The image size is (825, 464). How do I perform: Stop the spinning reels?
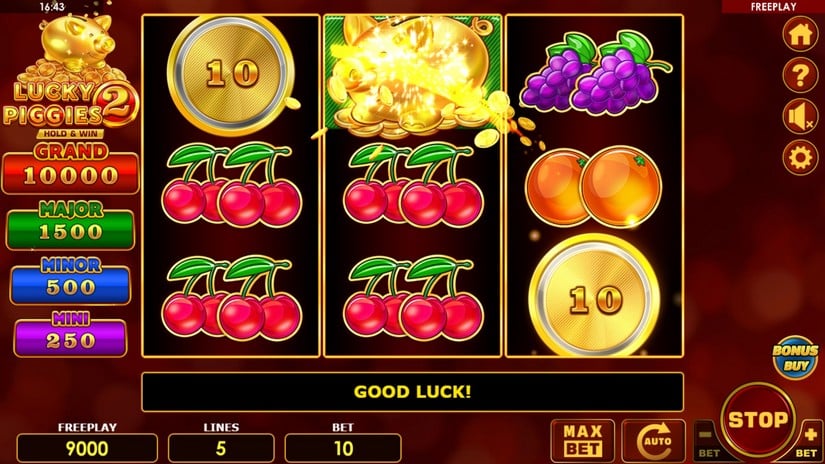[x=757, y=419]
